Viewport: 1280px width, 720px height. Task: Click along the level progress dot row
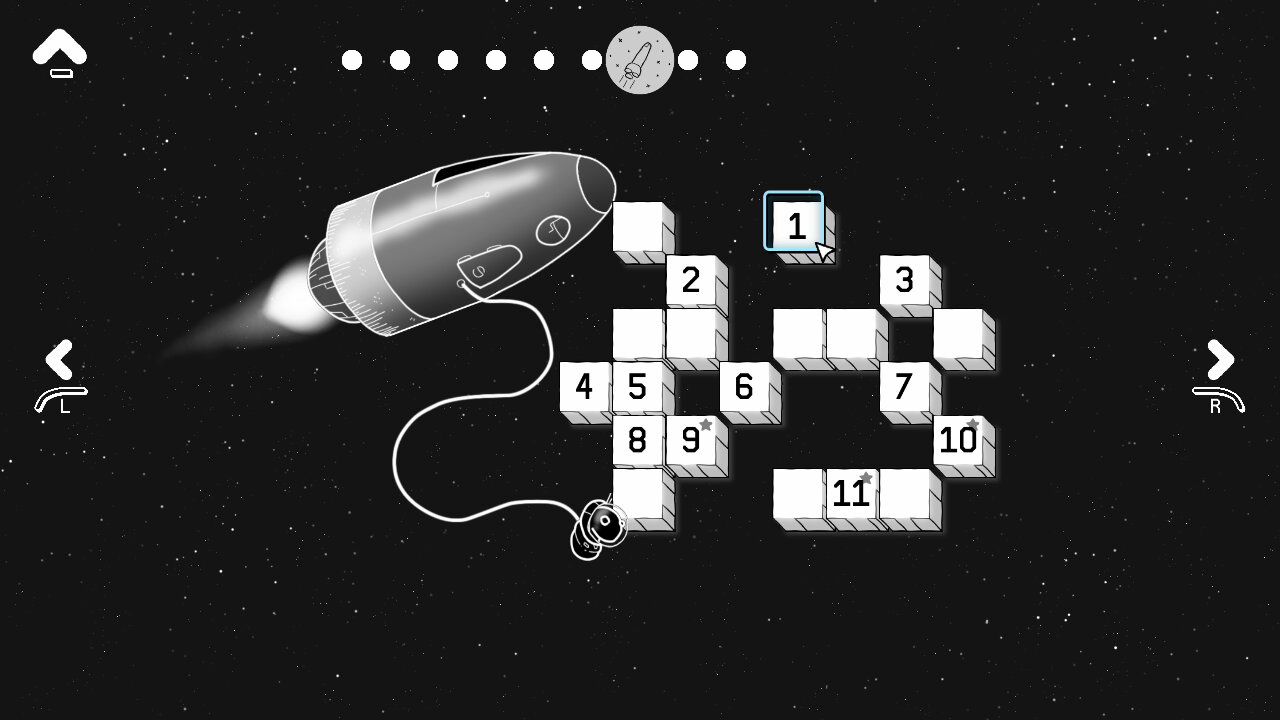point(543,59)
